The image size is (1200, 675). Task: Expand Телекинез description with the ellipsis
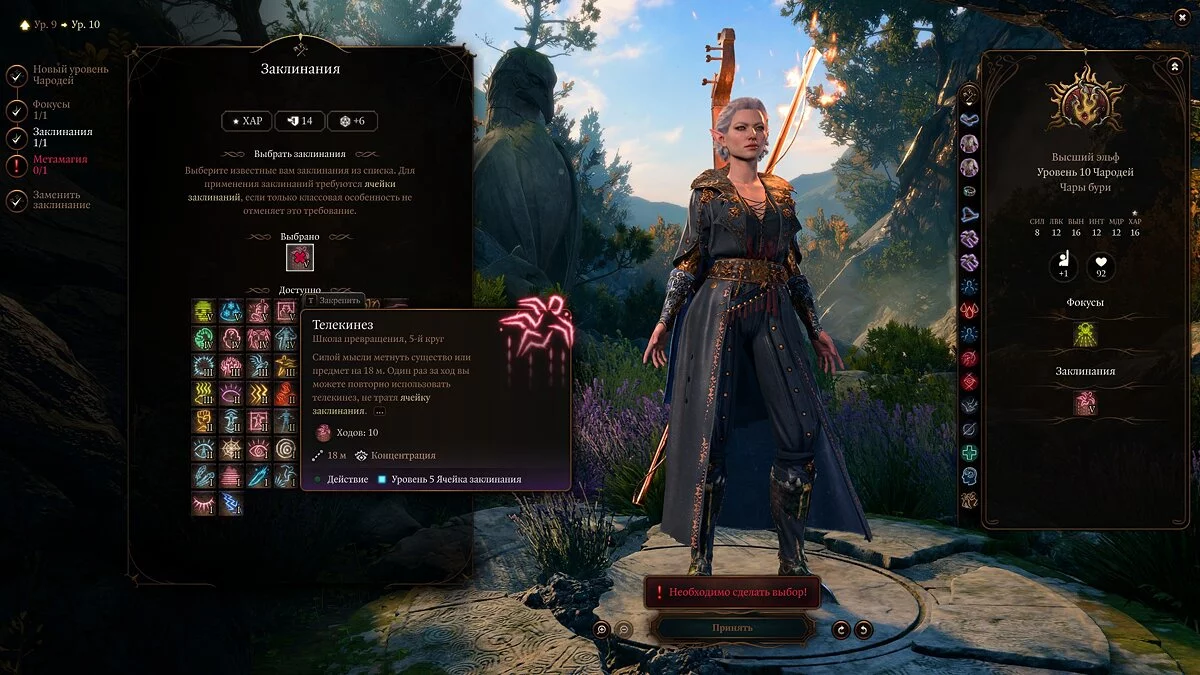(379, 411)
